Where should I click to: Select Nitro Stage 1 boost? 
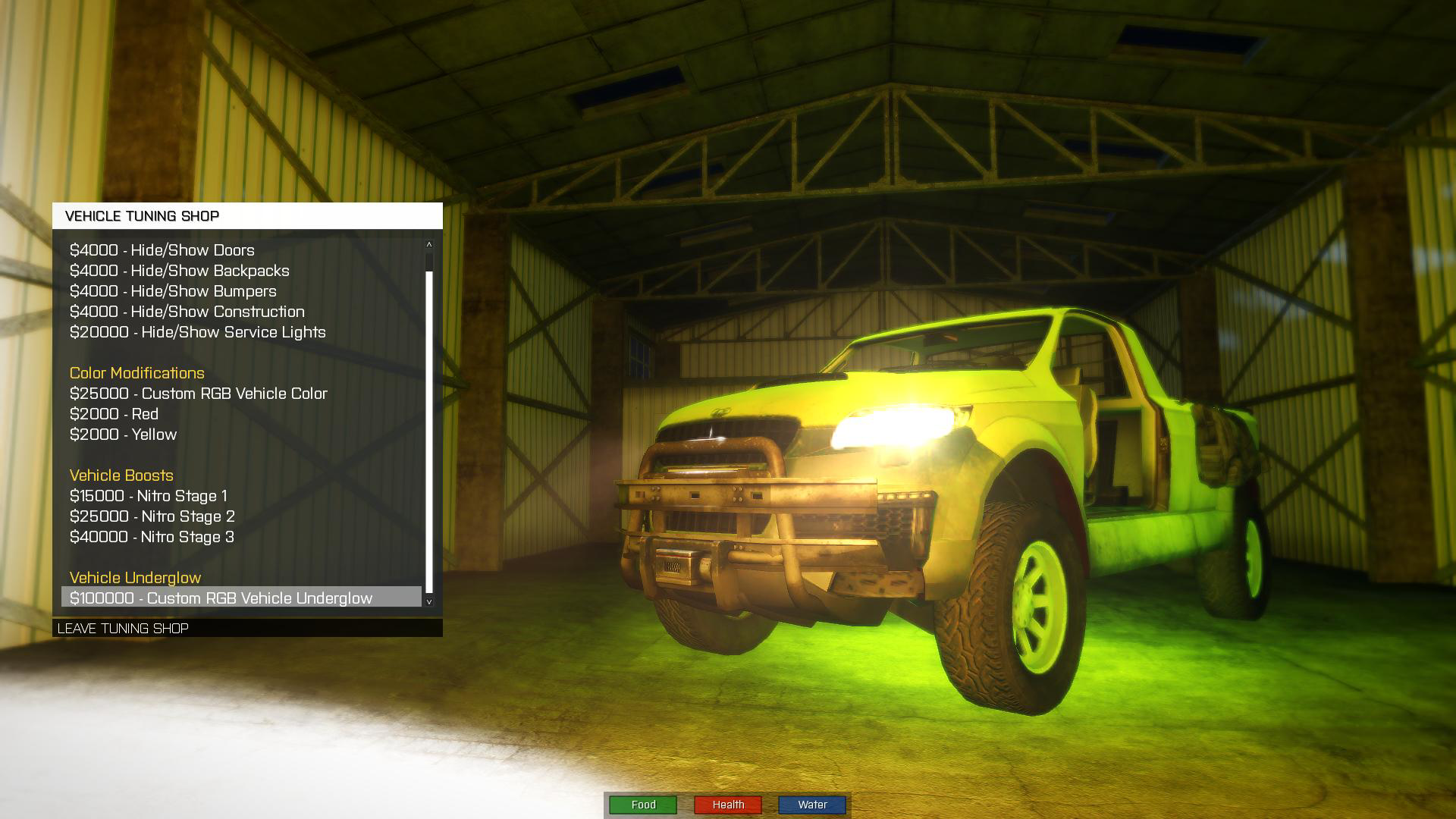point(148,496)
